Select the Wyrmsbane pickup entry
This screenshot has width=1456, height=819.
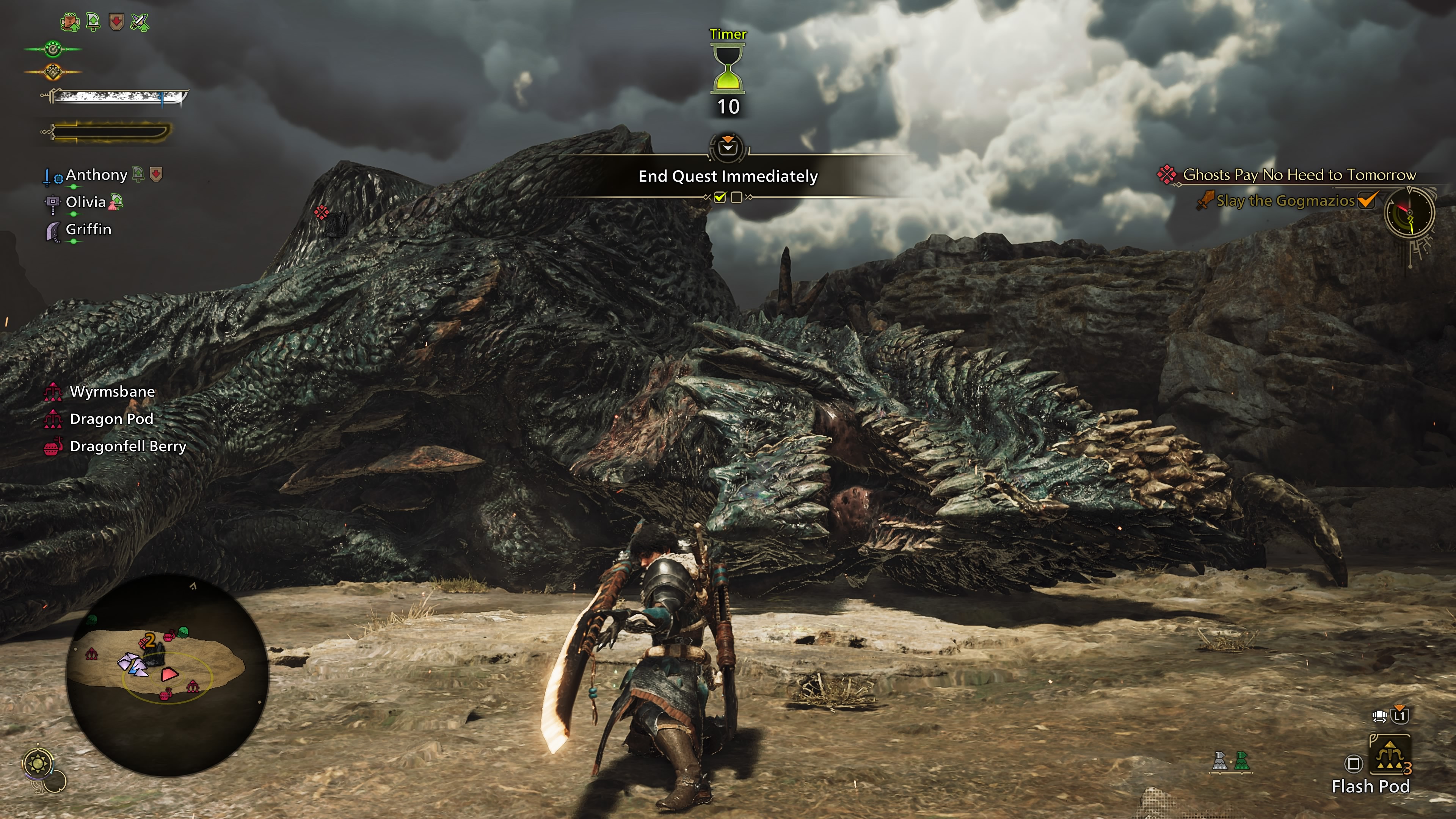[x=112, y=392]
